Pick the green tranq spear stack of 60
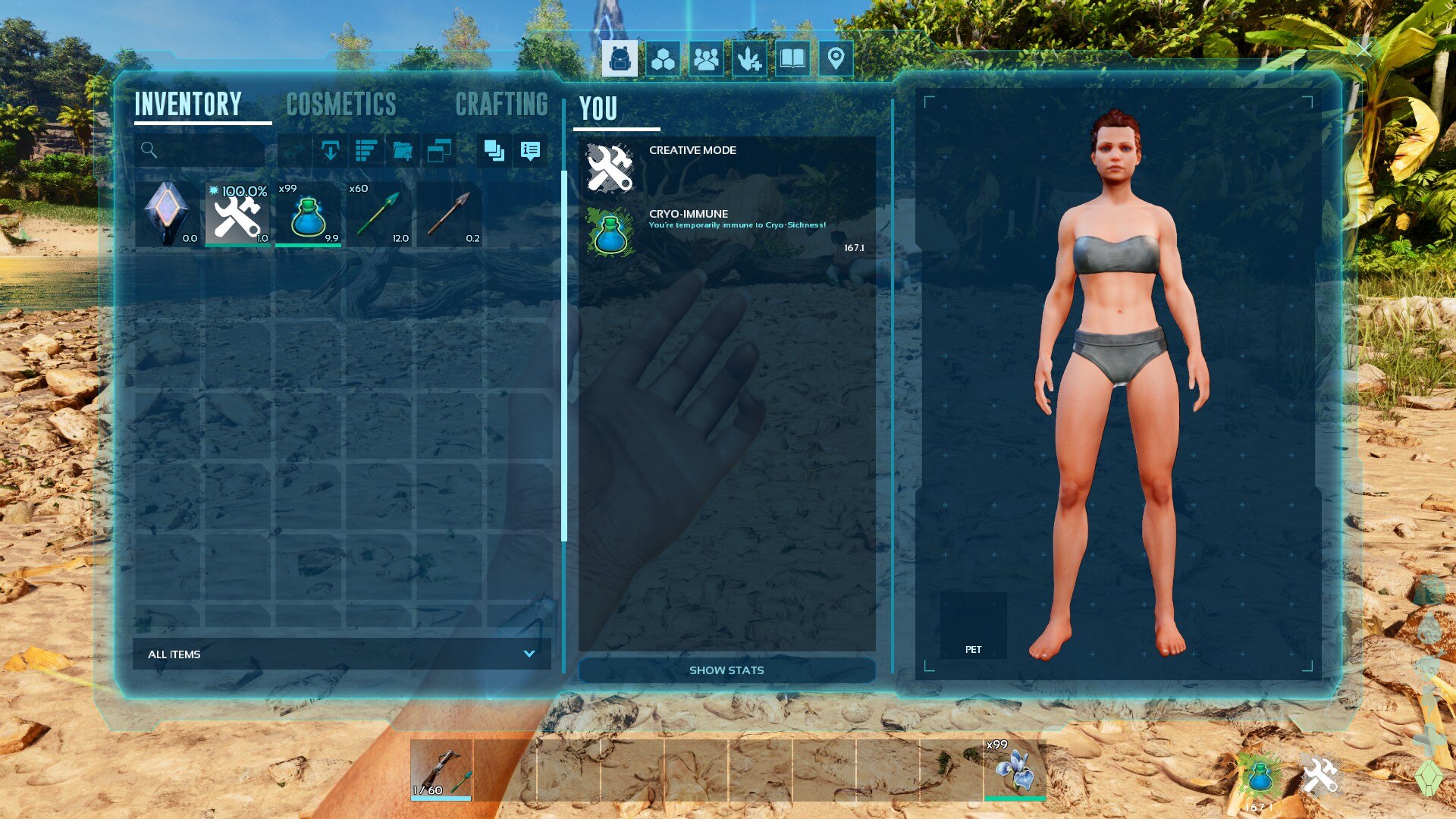The height and width of the screenshot is (819, 1456). (x=378, y=214)
